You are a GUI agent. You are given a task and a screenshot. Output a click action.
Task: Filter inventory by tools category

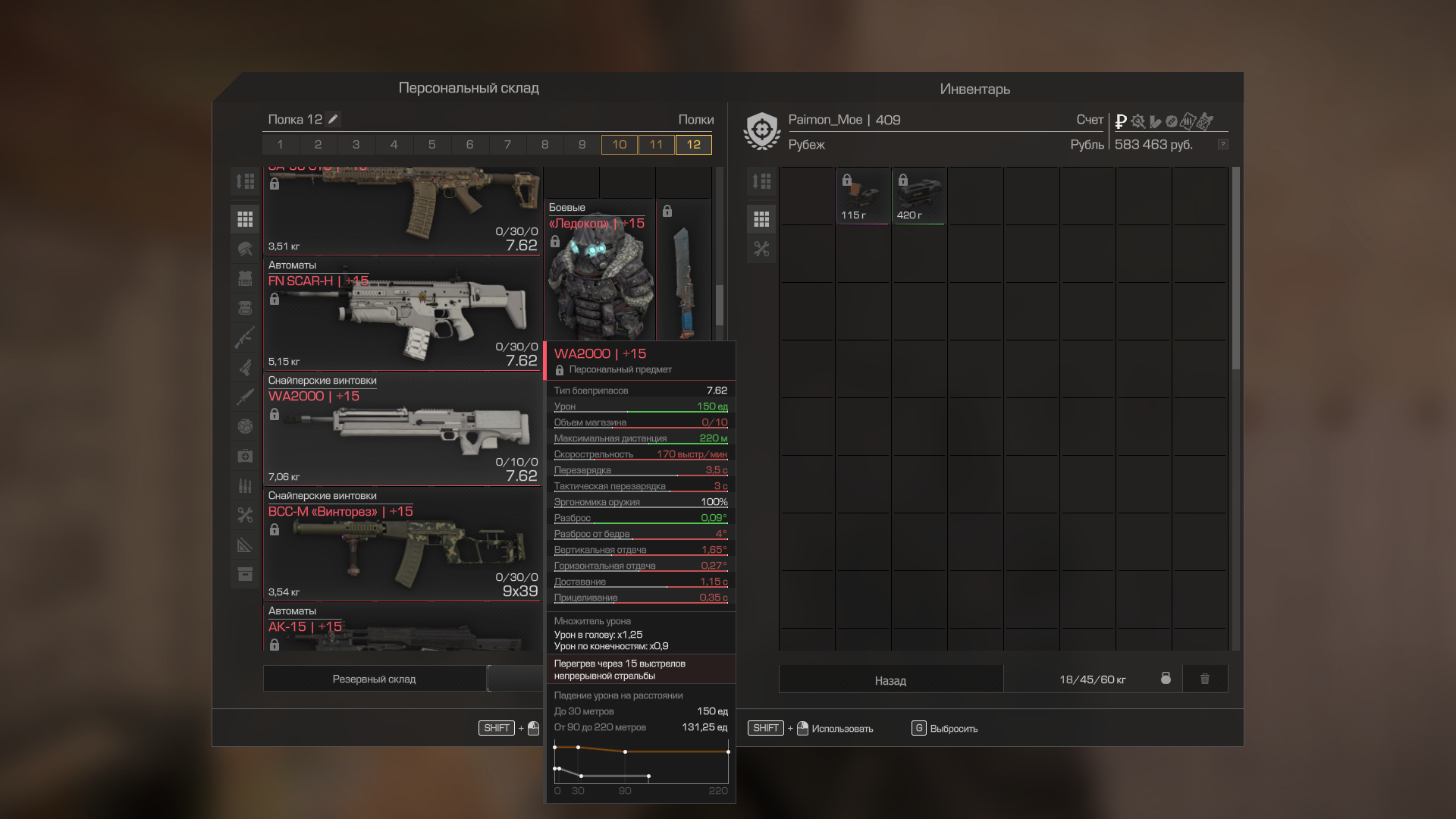pyautogui.click(x=761, y=249)
